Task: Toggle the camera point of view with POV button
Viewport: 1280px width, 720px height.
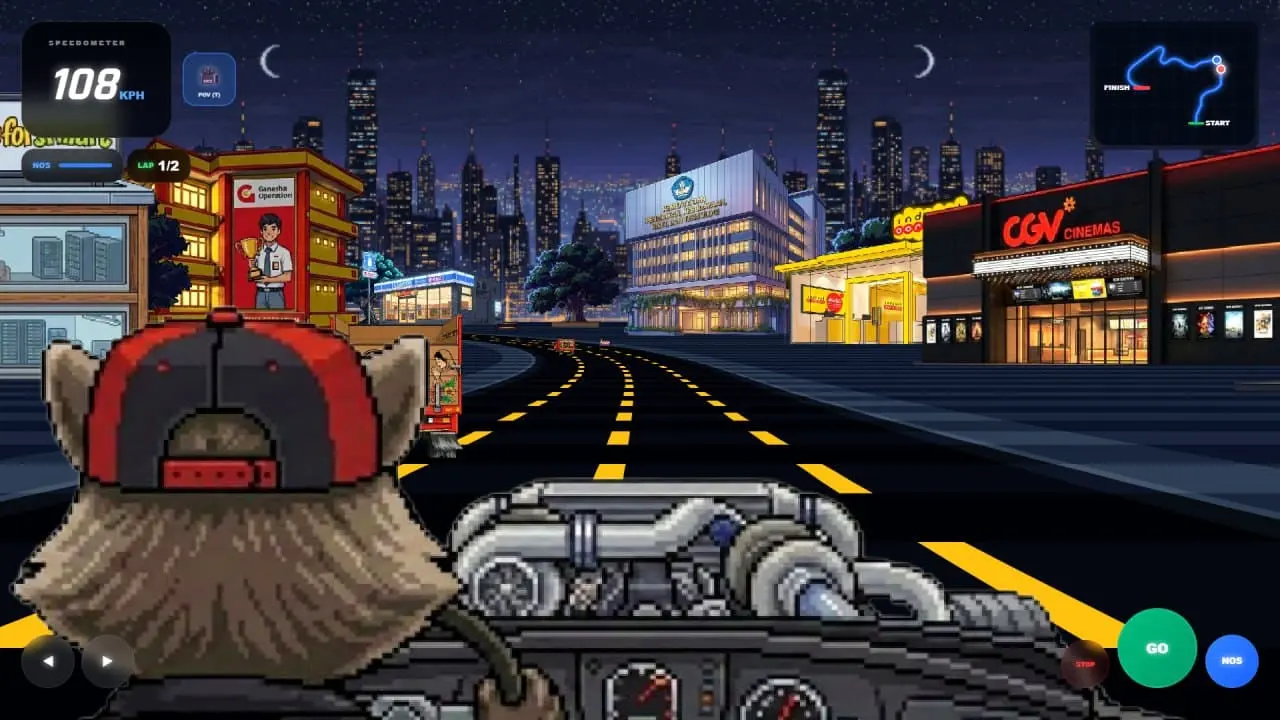Action: [207, 80]
